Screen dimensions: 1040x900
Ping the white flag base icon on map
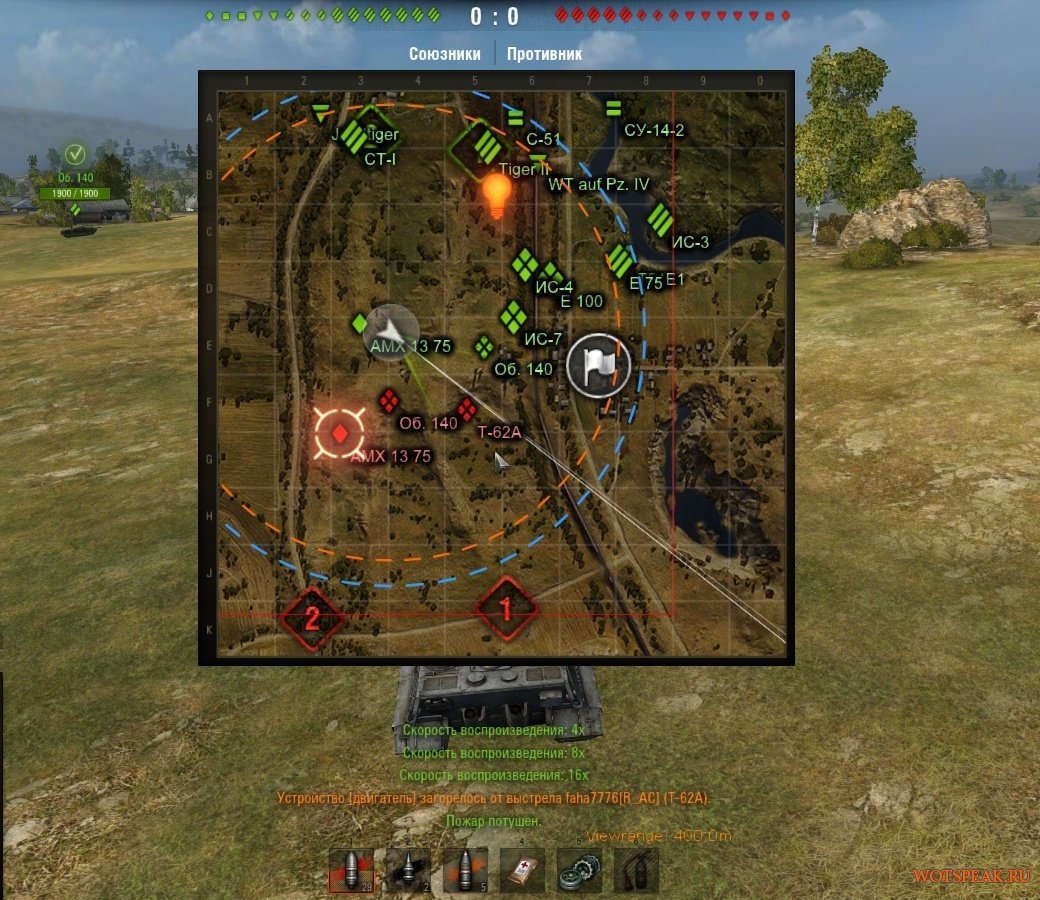tap(599, 366)
